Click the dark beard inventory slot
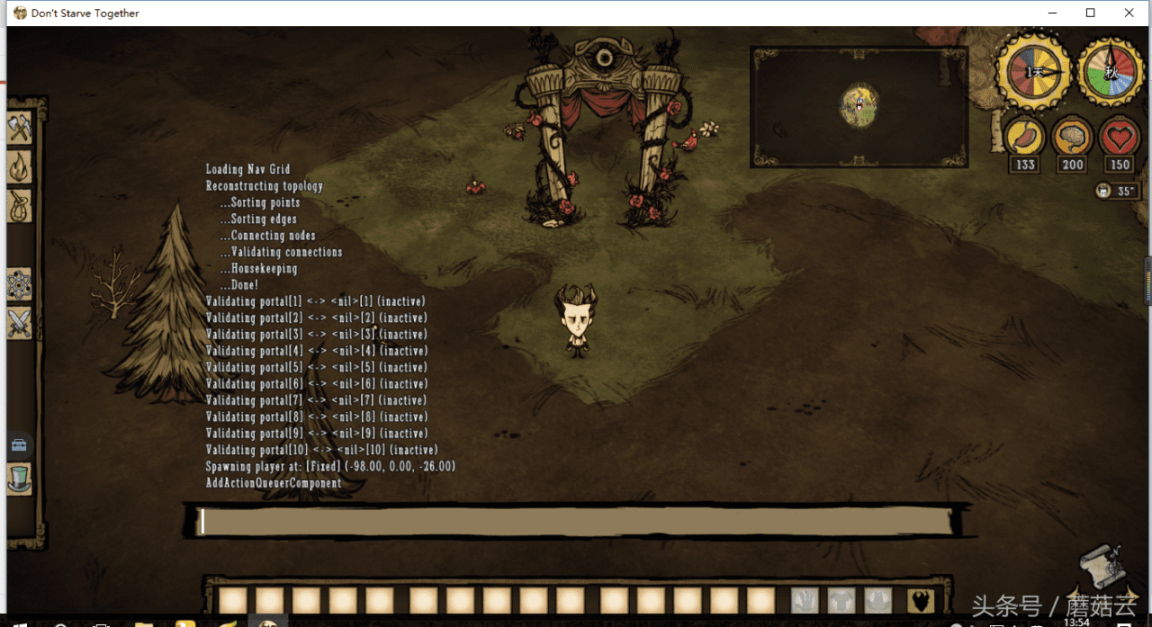 click(x=921, y=600)
